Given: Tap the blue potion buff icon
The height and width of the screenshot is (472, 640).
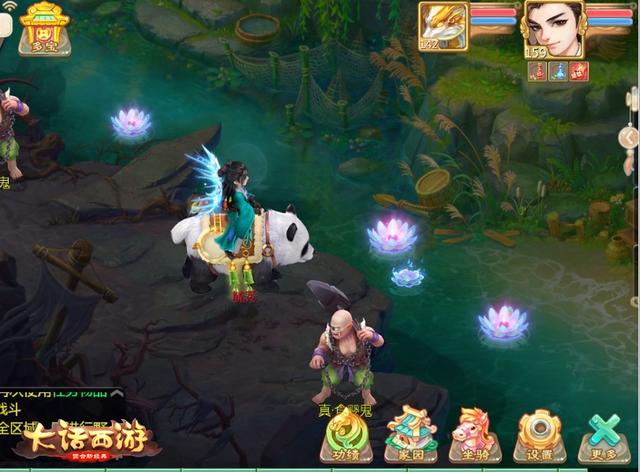Looking at the screenshot, I should pos(558,71).
